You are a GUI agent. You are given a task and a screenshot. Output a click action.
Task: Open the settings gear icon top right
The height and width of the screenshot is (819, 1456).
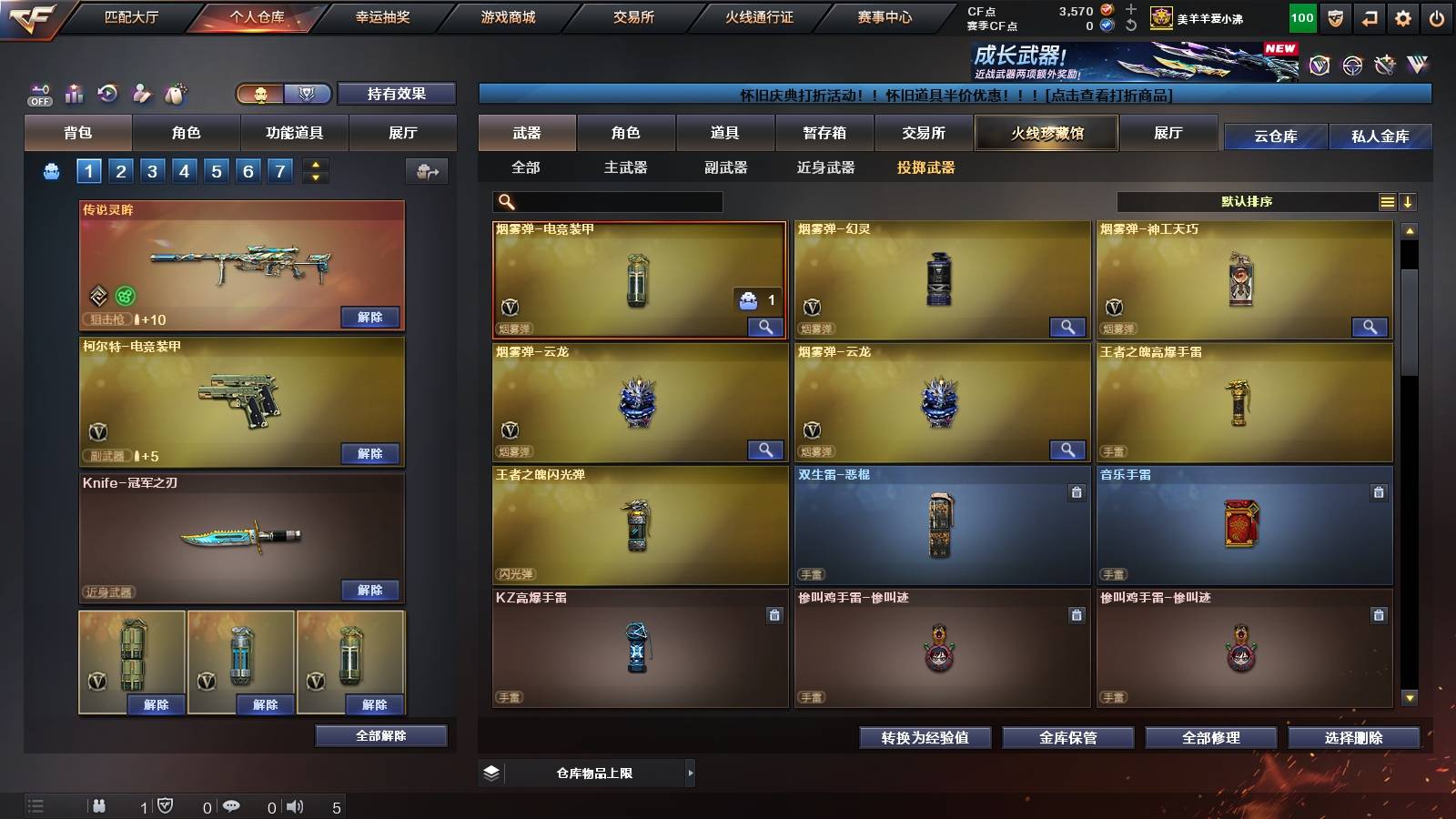coord(1404,16)
